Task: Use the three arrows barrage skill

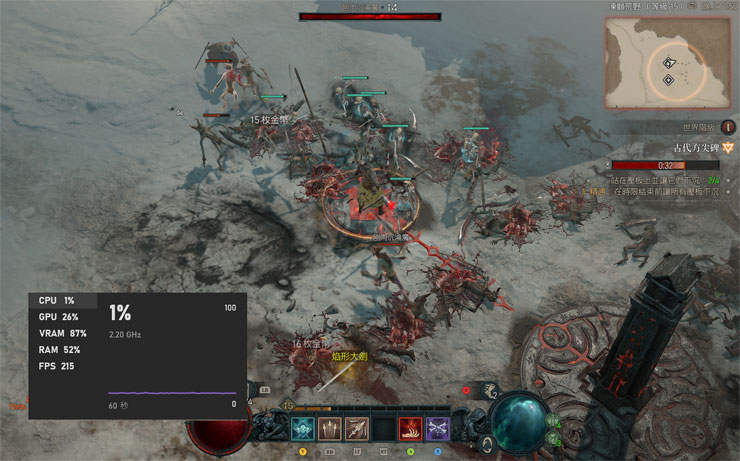Action: [329, 429]
